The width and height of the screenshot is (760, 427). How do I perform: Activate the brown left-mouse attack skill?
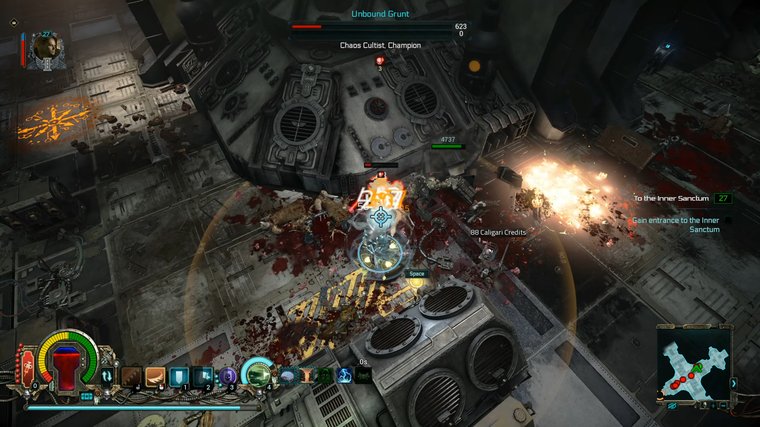click(x=131, y=376)
